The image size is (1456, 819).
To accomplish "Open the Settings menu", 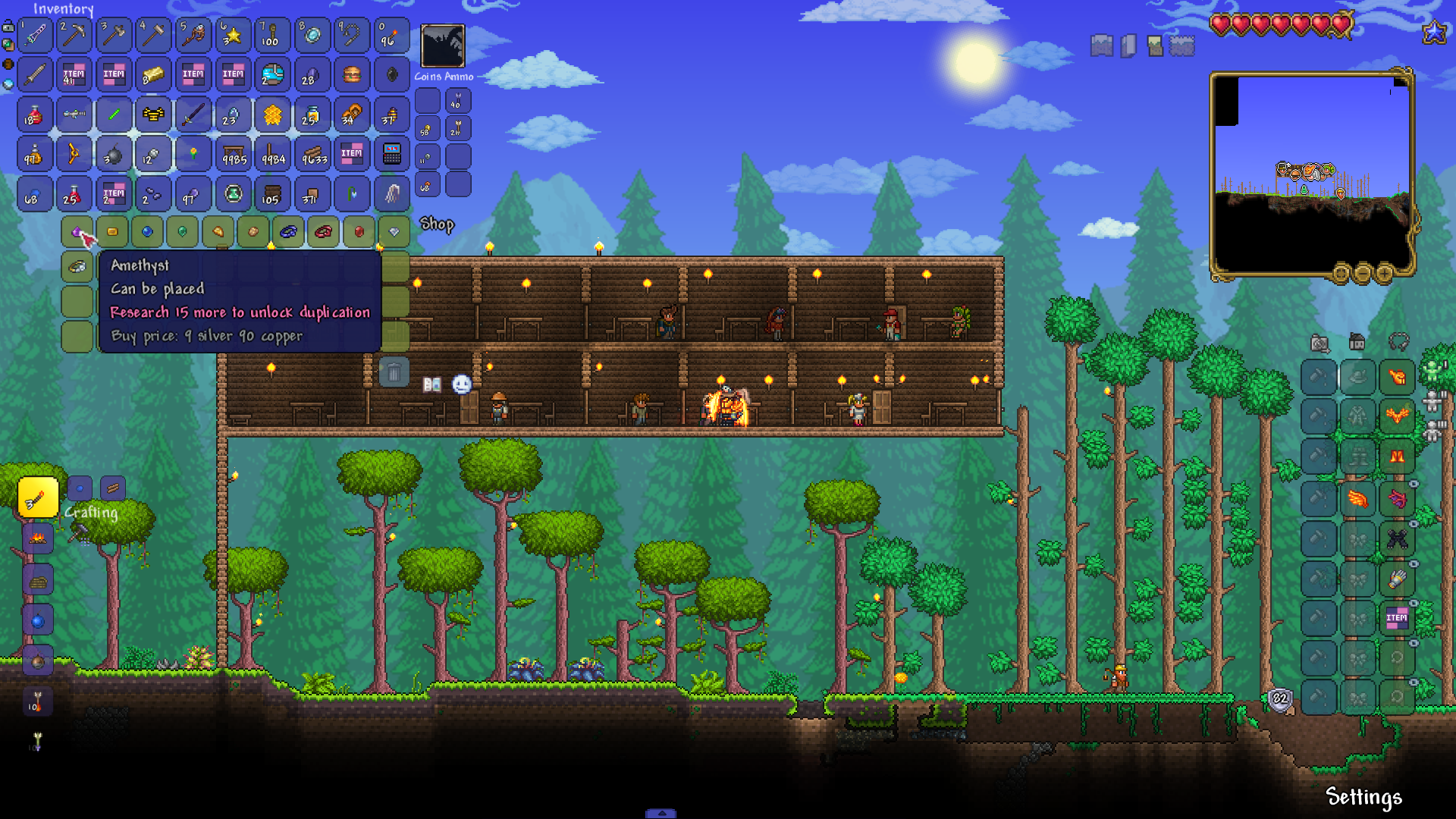I will [x=1363, y=797].
